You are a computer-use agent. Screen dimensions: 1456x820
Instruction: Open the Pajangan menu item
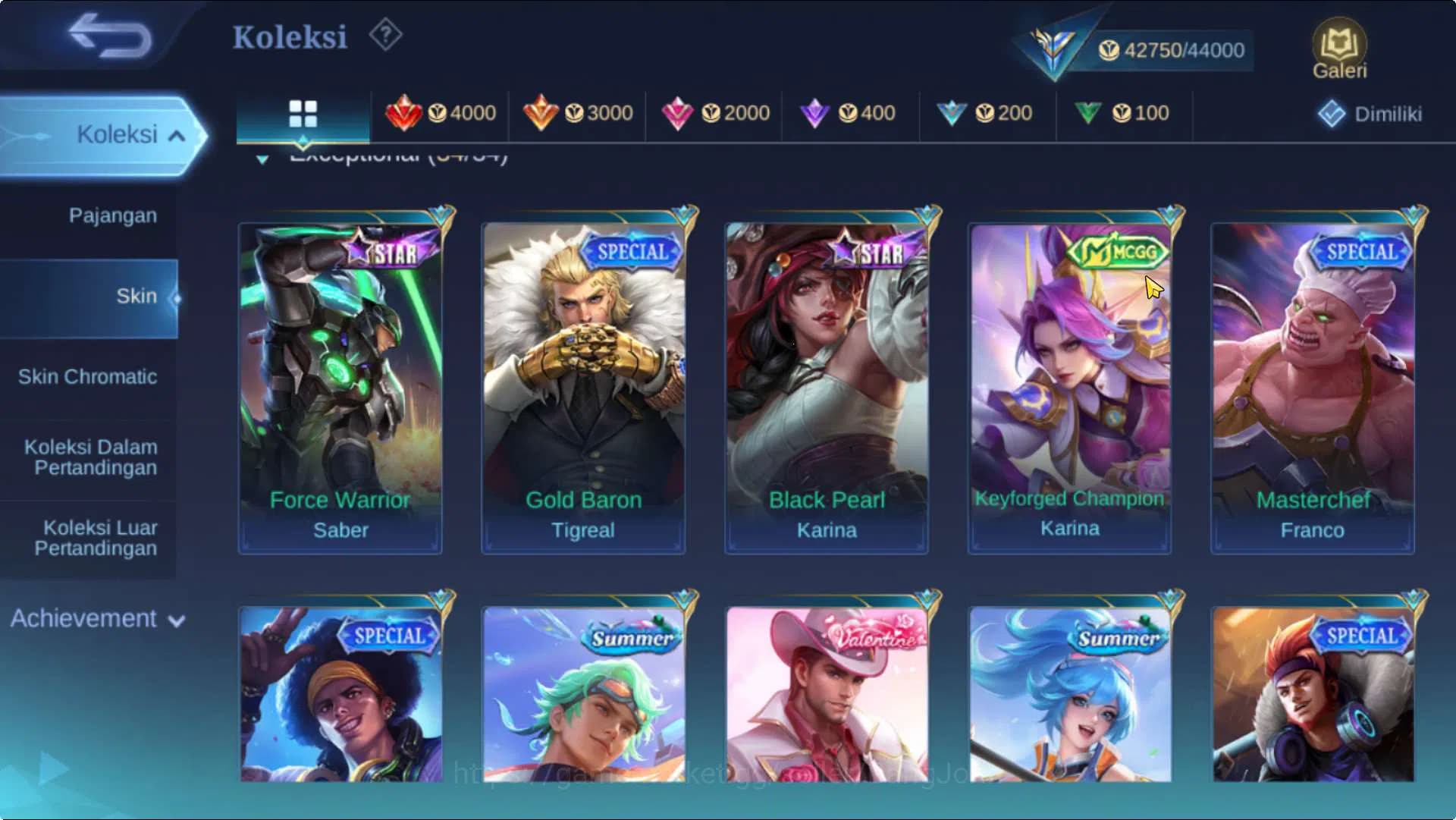[x=111, y=215]
